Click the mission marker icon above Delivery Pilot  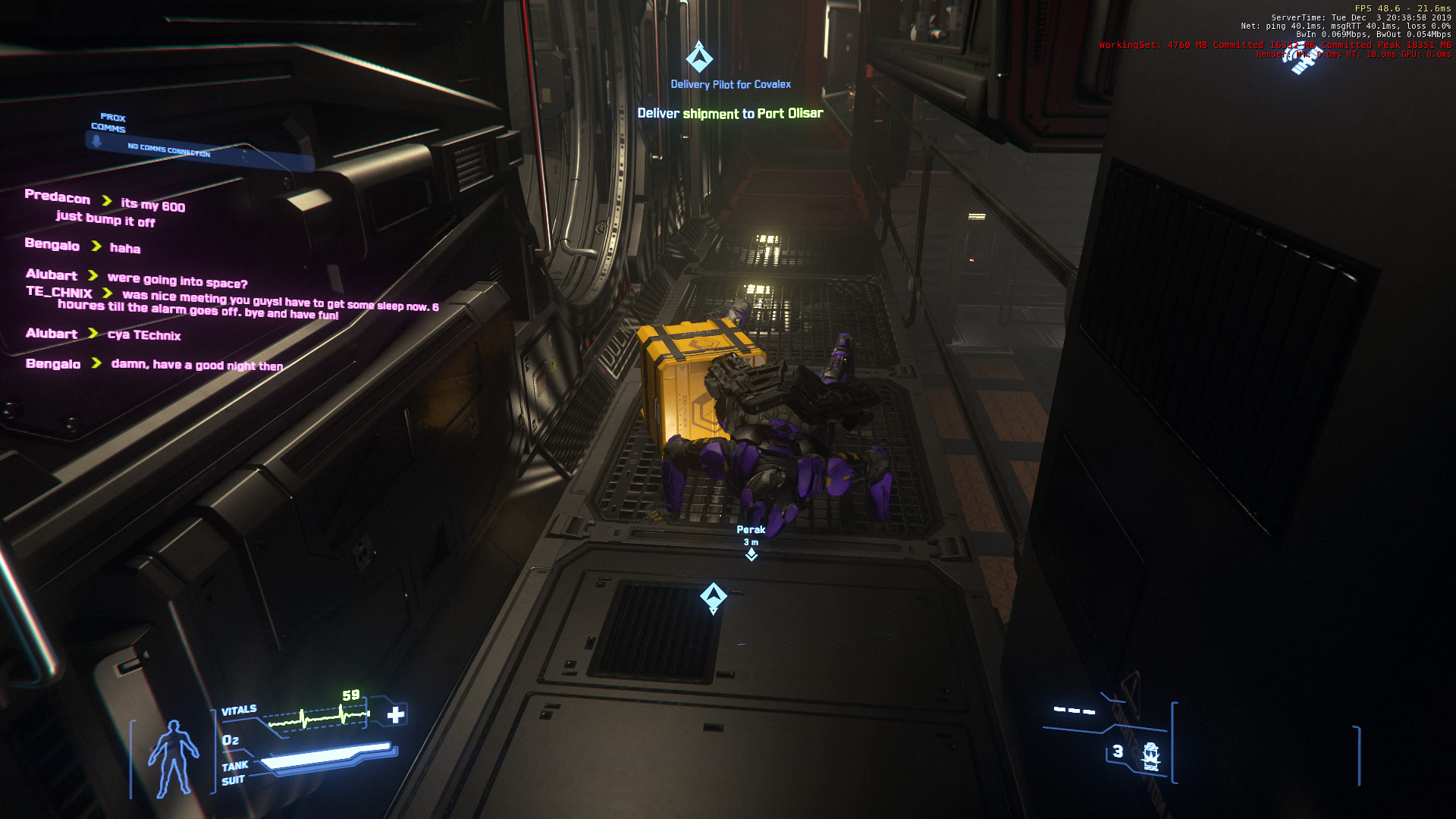point(699,58)
